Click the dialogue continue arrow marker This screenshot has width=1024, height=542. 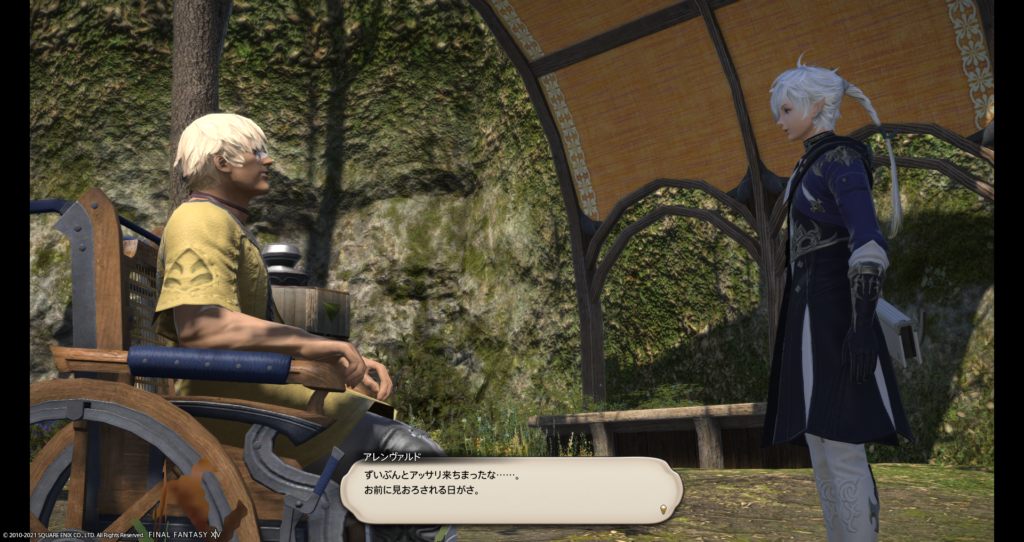pos(662,510)
